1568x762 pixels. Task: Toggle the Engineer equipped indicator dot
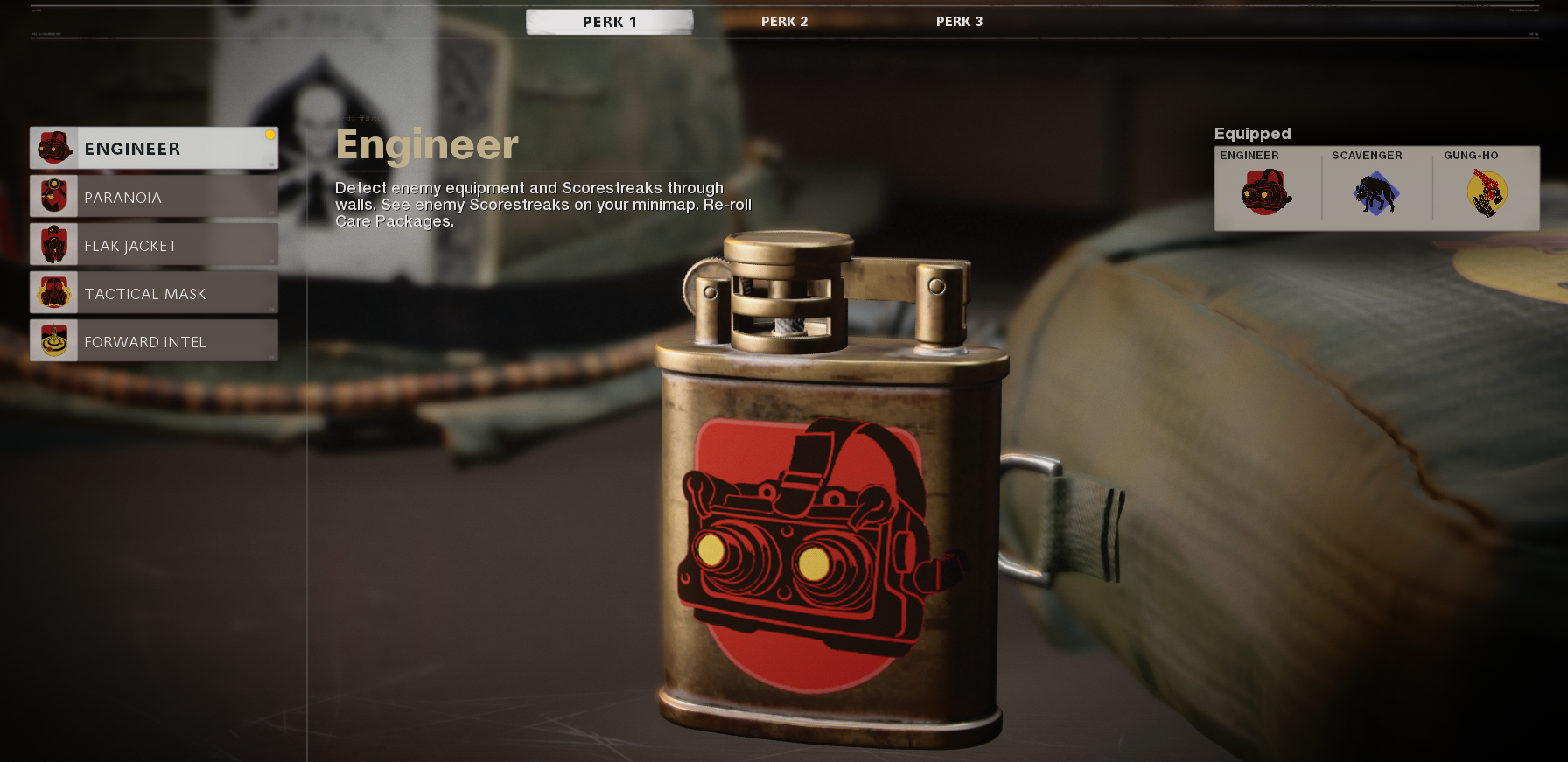click(270, 136)
